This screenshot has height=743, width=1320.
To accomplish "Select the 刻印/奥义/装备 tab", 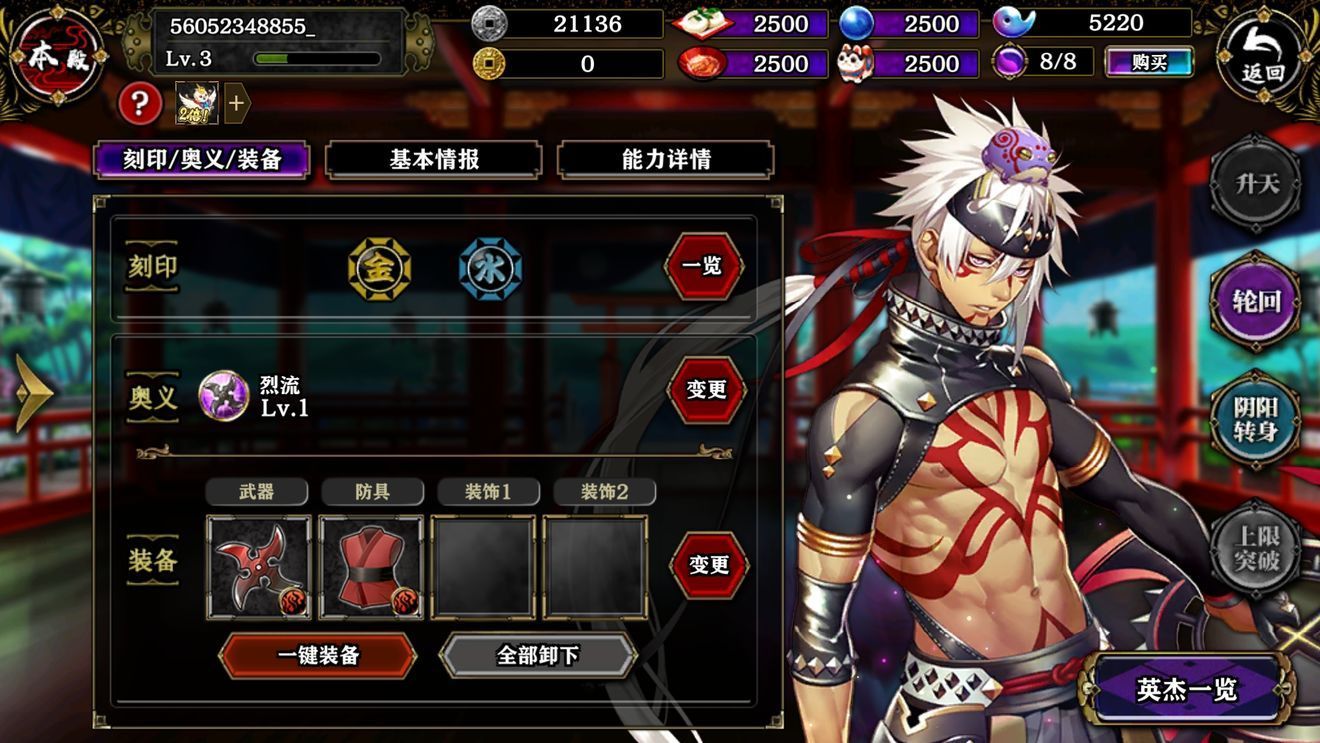I will click(x=201, y=160).
